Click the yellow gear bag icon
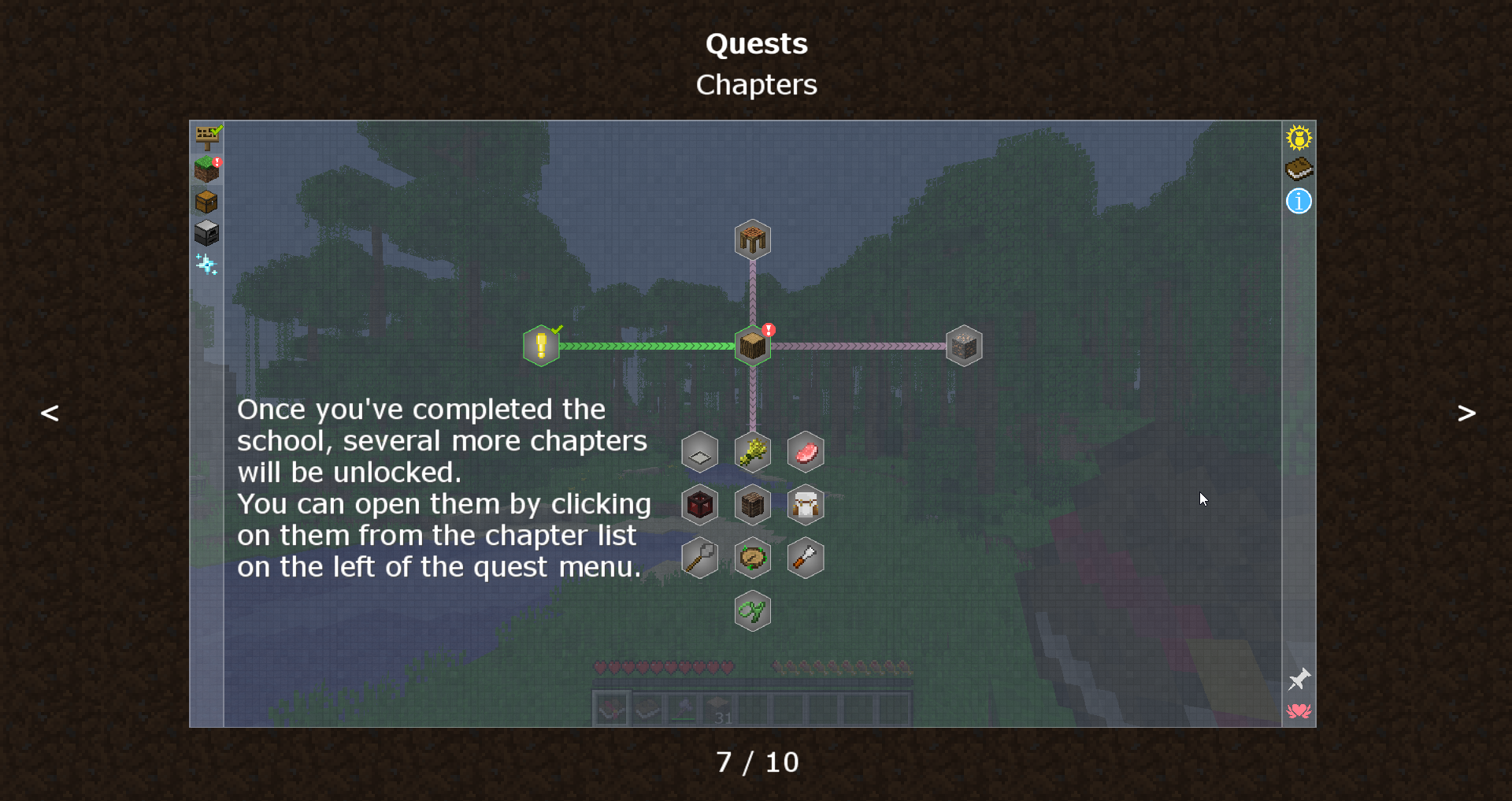 click(x=1299, y=138)
